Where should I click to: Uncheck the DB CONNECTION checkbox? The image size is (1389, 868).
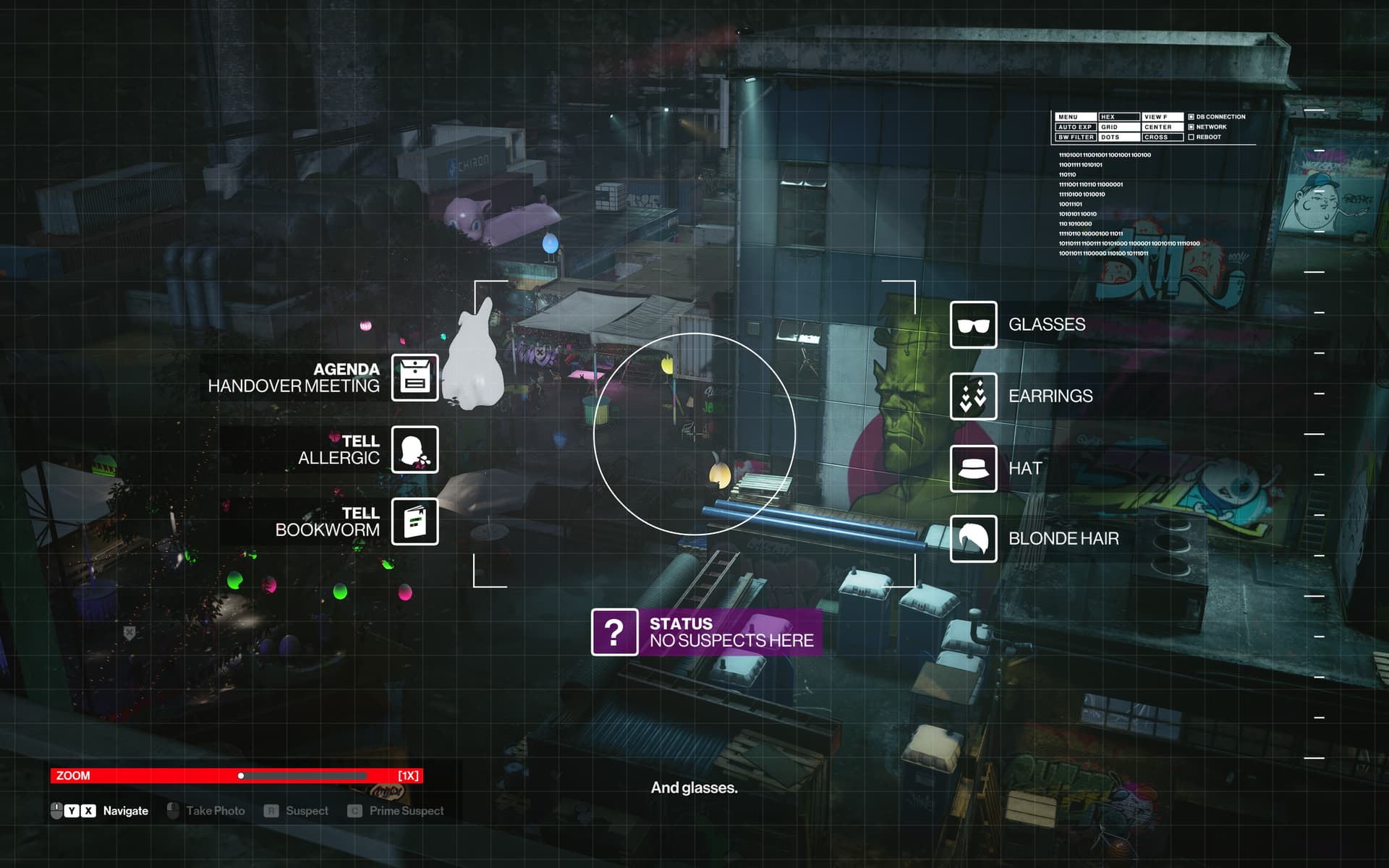pos(1191,117)
